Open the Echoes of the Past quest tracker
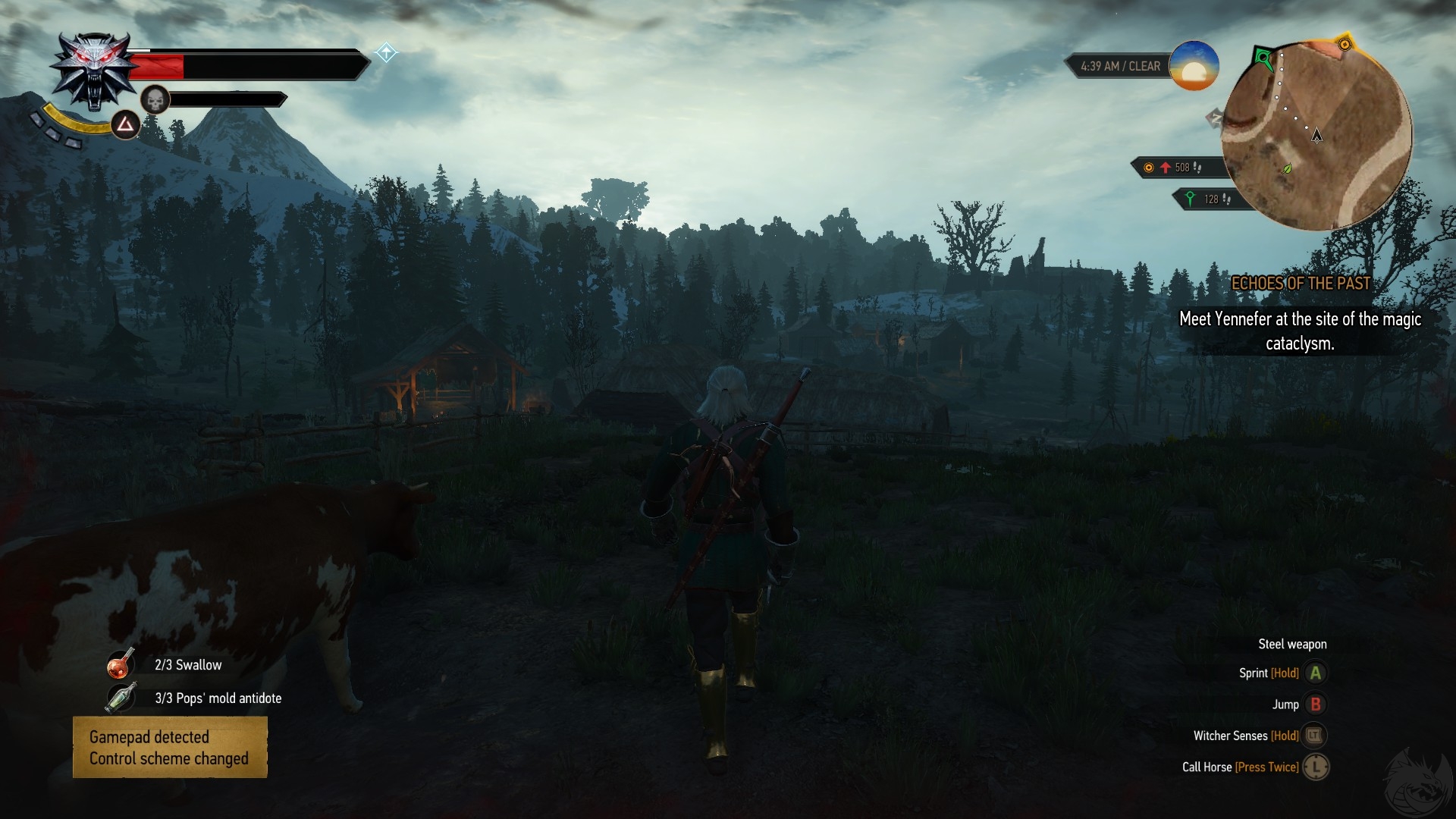The height and width of the screenshot is (819, 1456). (x=1301, y=284)
